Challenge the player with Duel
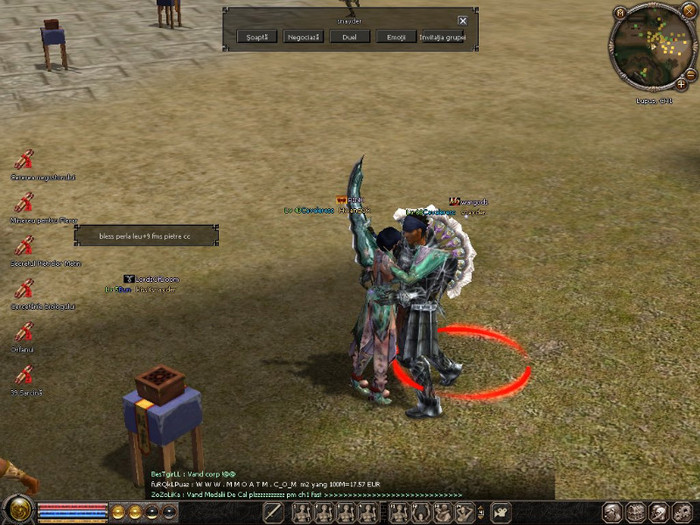700x525 pixels. 349,37
